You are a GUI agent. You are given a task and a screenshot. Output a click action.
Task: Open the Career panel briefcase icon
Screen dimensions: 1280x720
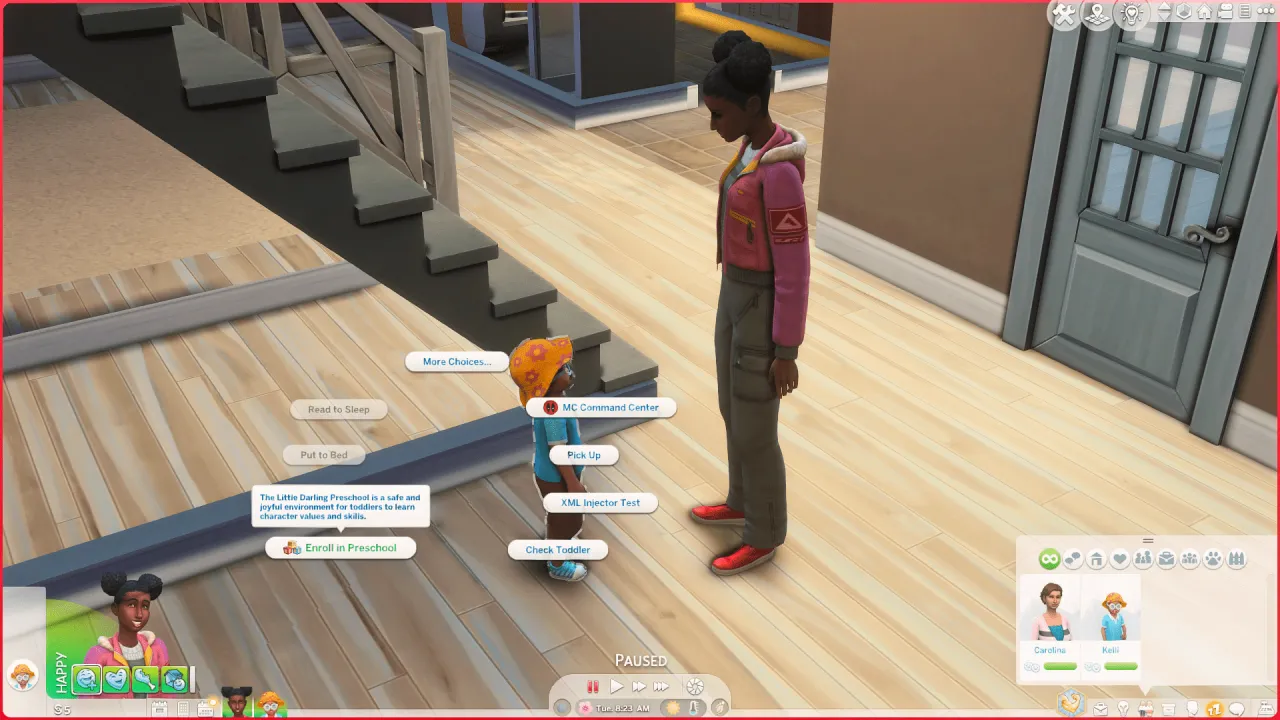click(1166, 558)
